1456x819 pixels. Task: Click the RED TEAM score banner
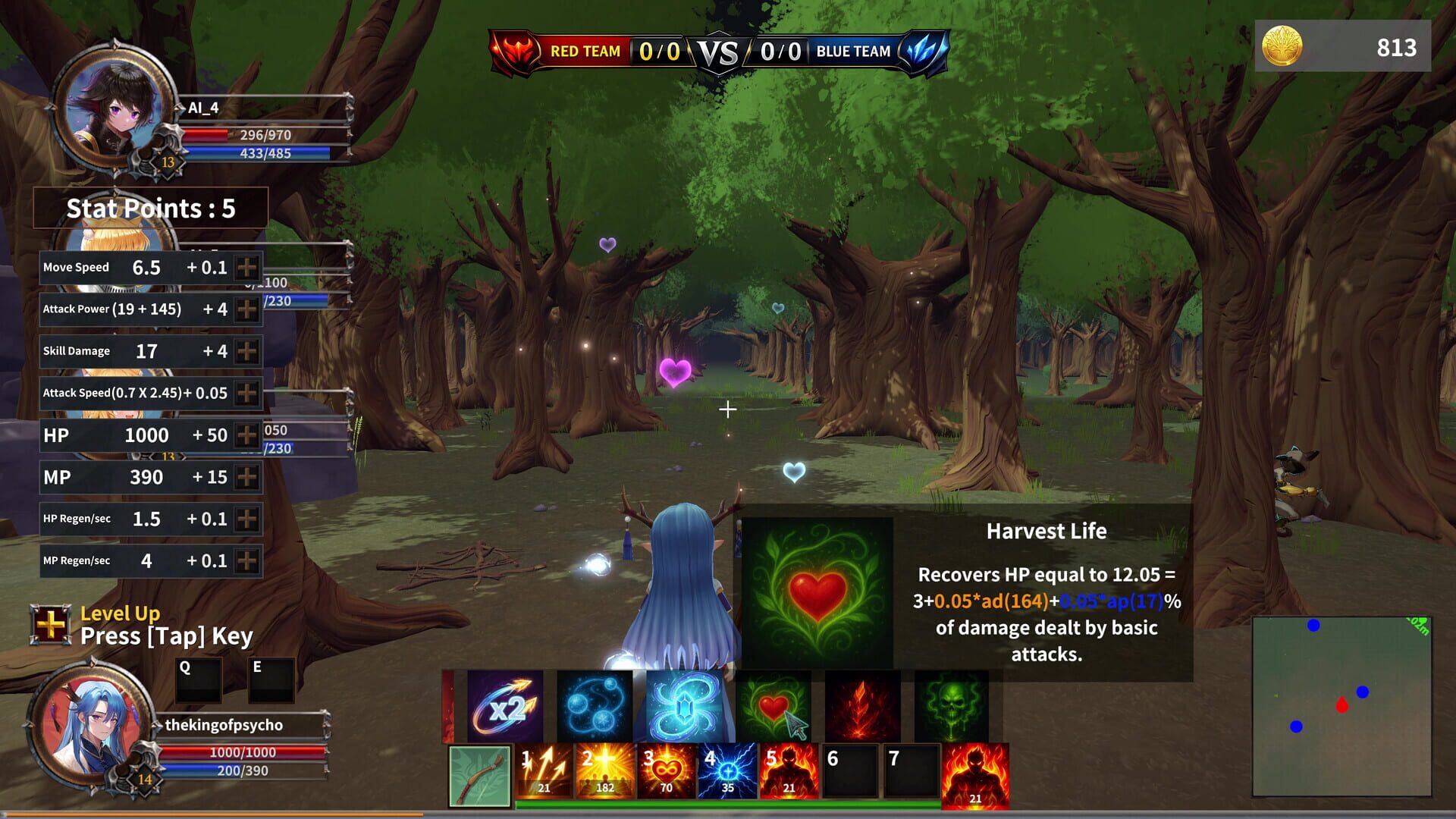[x=584, y=51]
